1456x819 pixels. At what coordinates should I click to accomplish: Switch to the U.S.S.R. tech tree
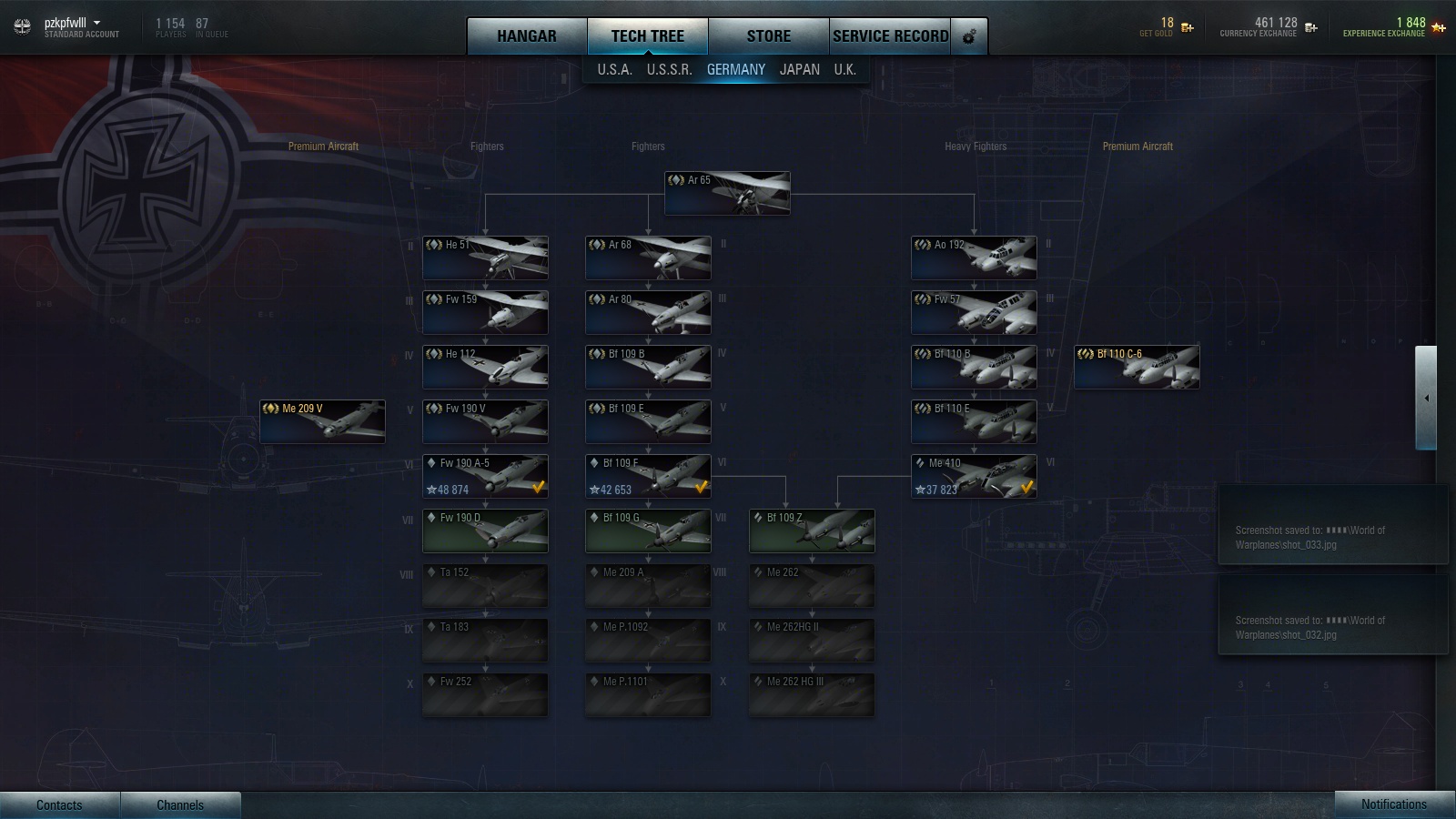[x=669, y=69]
